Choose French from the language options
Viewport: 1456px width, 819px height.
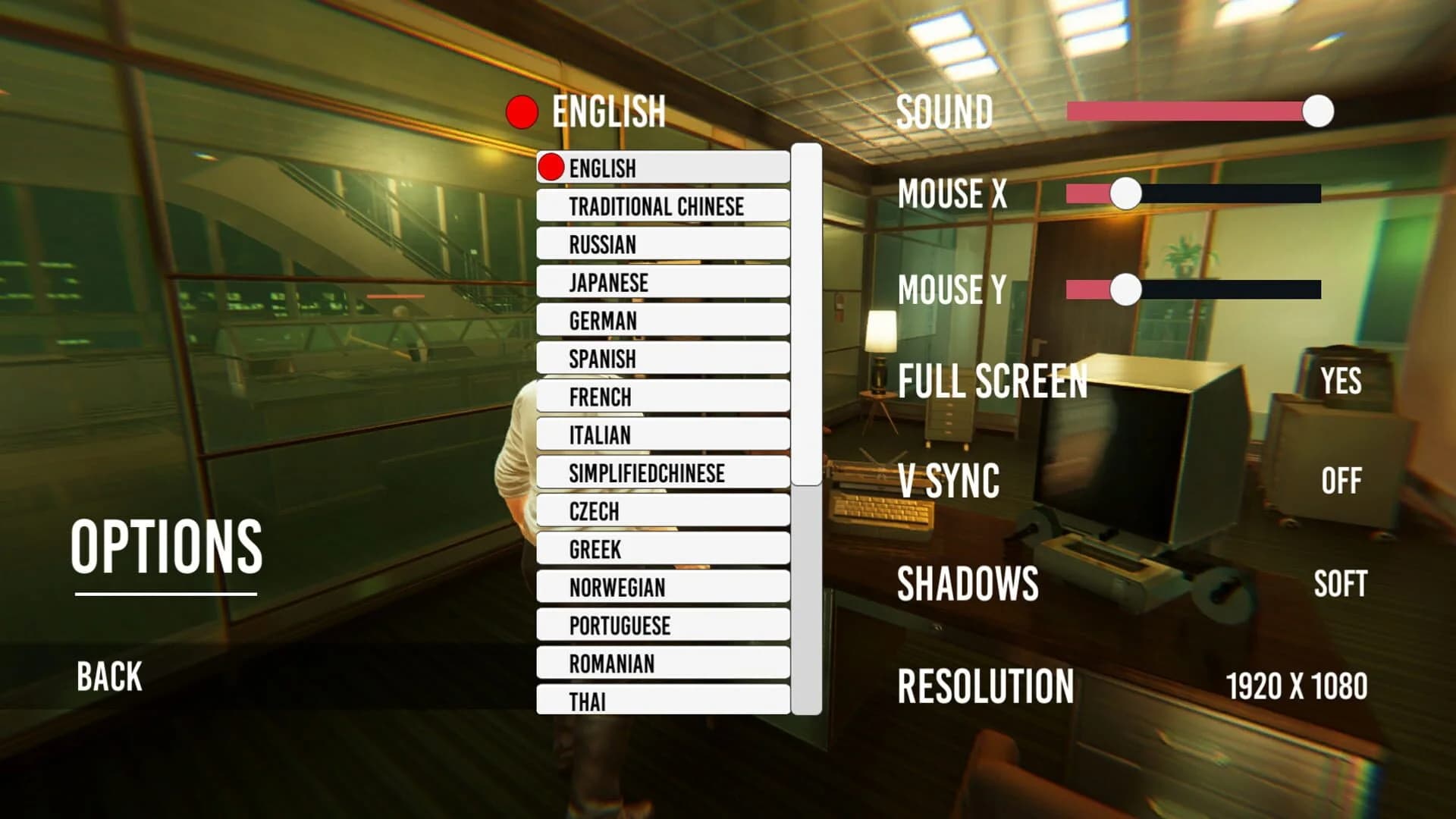pos(662,397)
